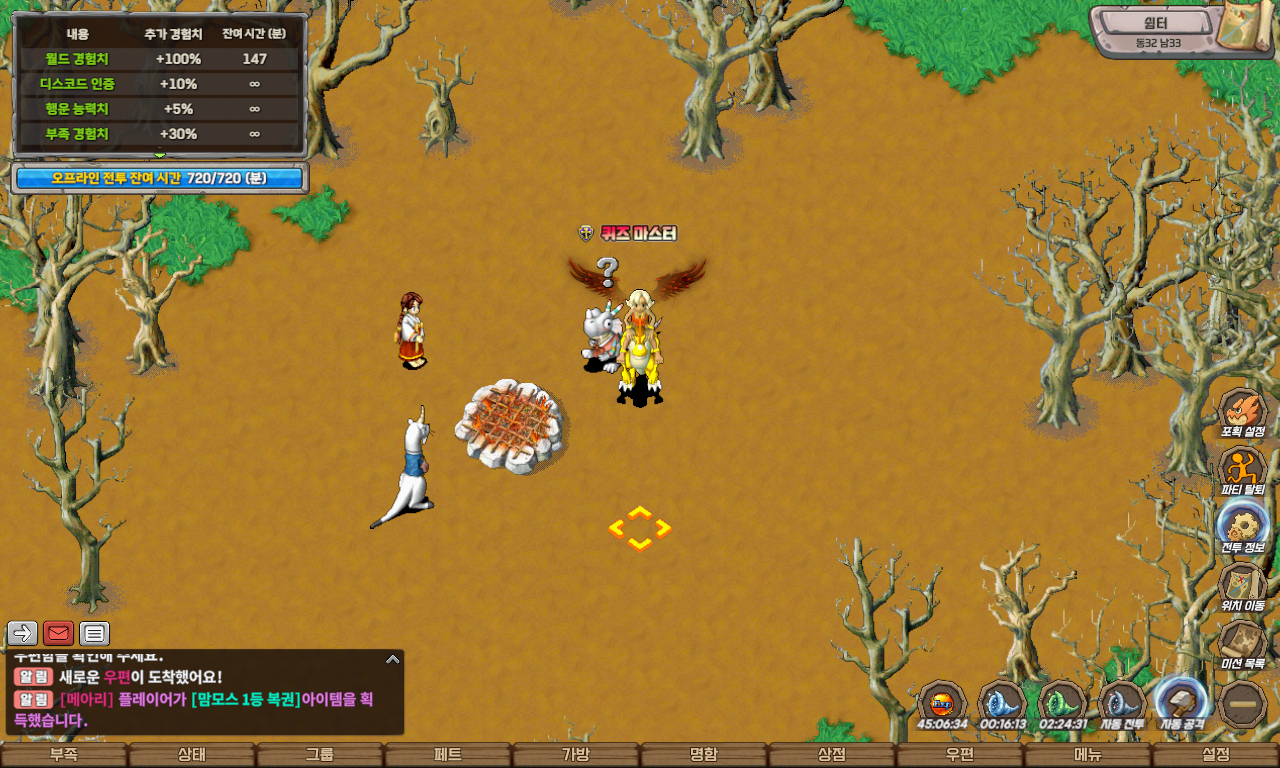Open the 메뉴 (menu) button
This screenshot has width=1280, height=768.
point(1088,755)
